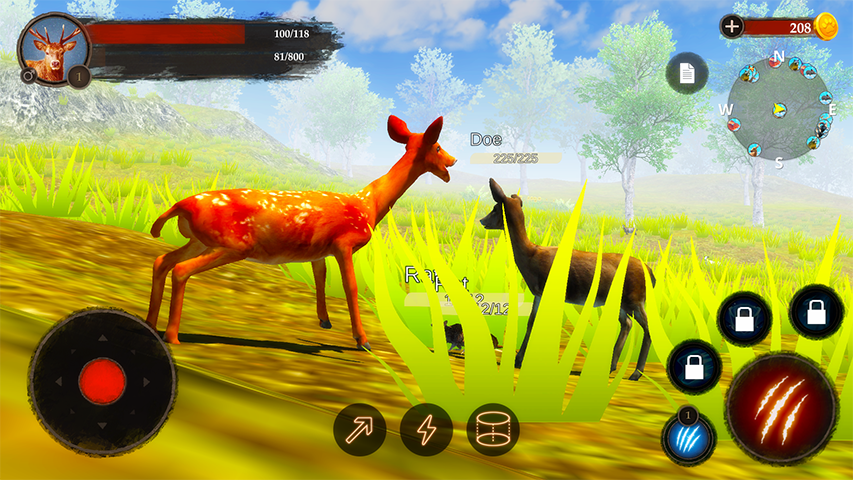Tap the plus button beside the coins
The image size is (853, 480).
pyautogui.click(x=733, y=26)
